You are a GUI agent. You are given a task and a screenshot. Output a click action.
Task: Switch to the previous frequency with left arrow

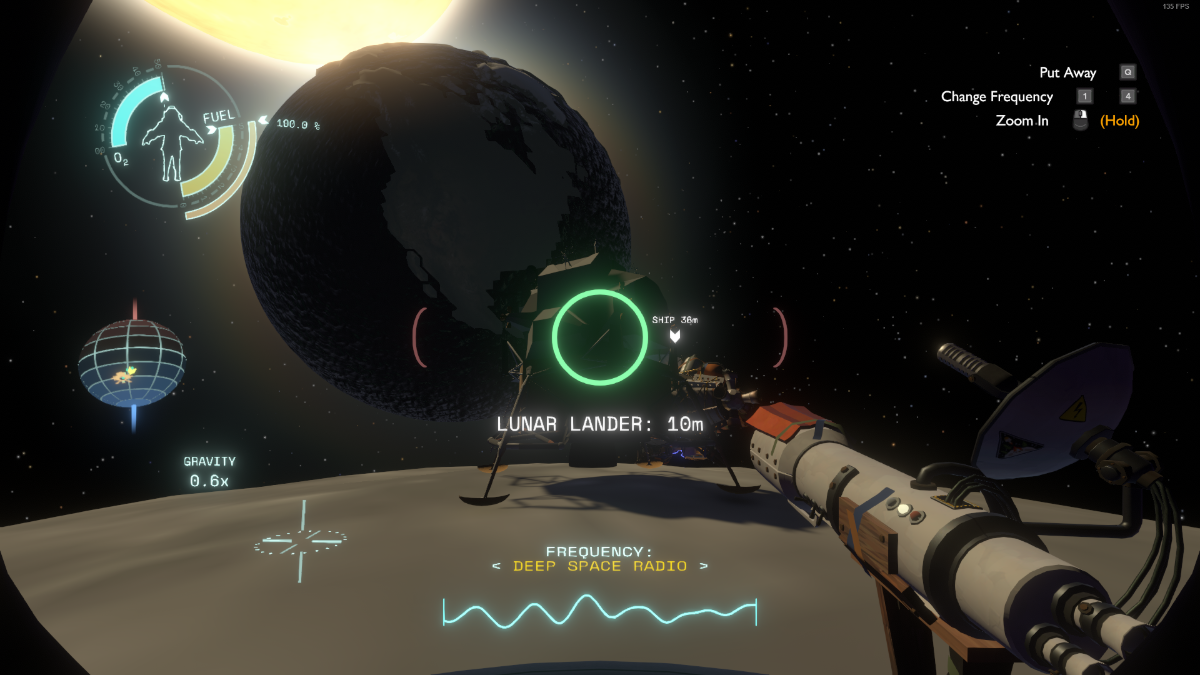497,567
